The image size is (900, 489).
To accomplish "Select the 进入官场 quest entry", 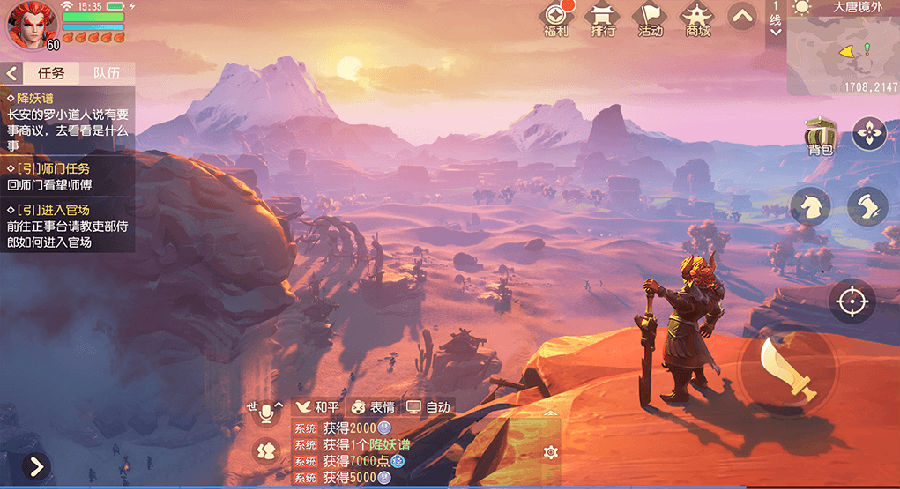I will (68, 226).
